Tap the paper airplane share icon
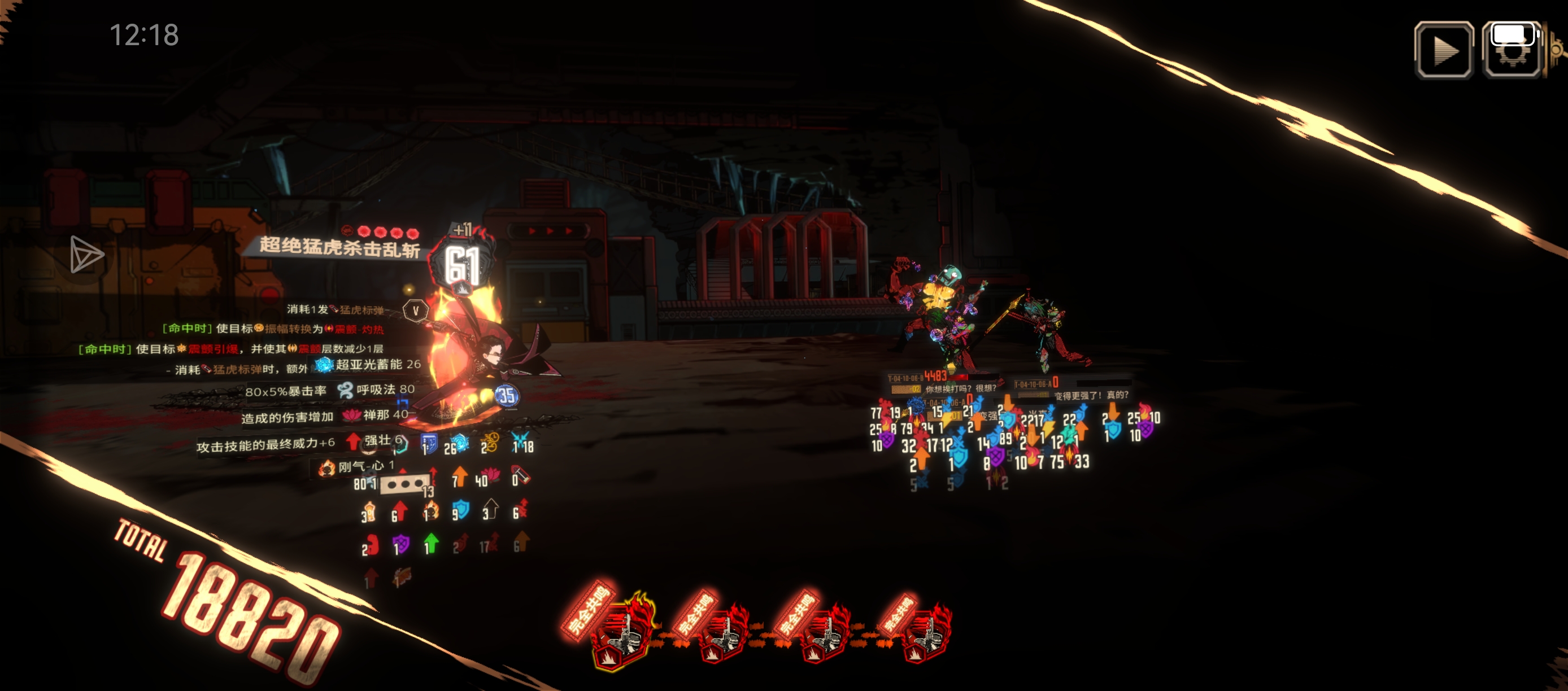The image size is (1568, 691). pyautogui.click(x=86, y=253)
